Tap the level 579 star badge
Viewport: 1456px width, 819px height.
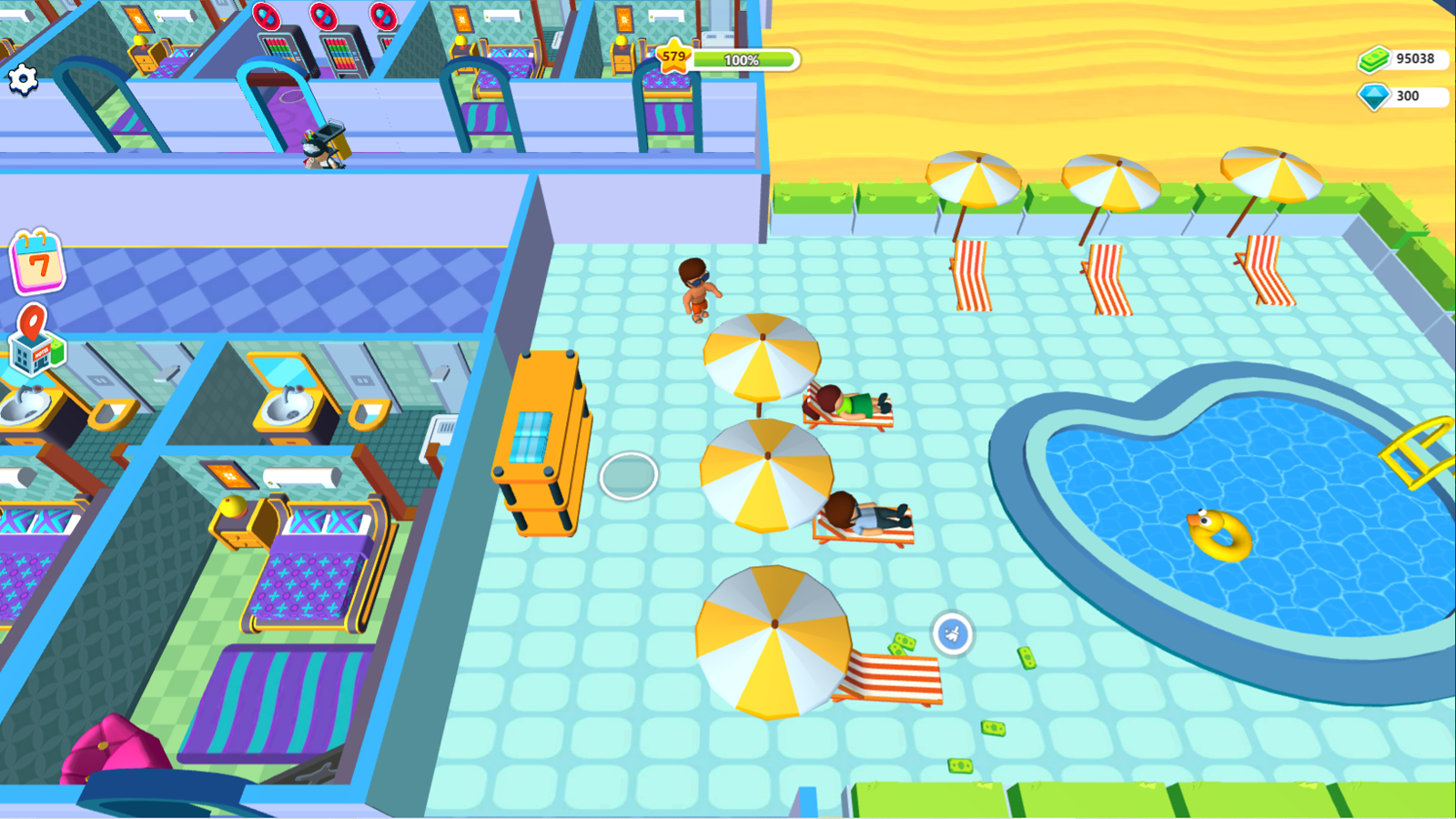coord(672,57)
